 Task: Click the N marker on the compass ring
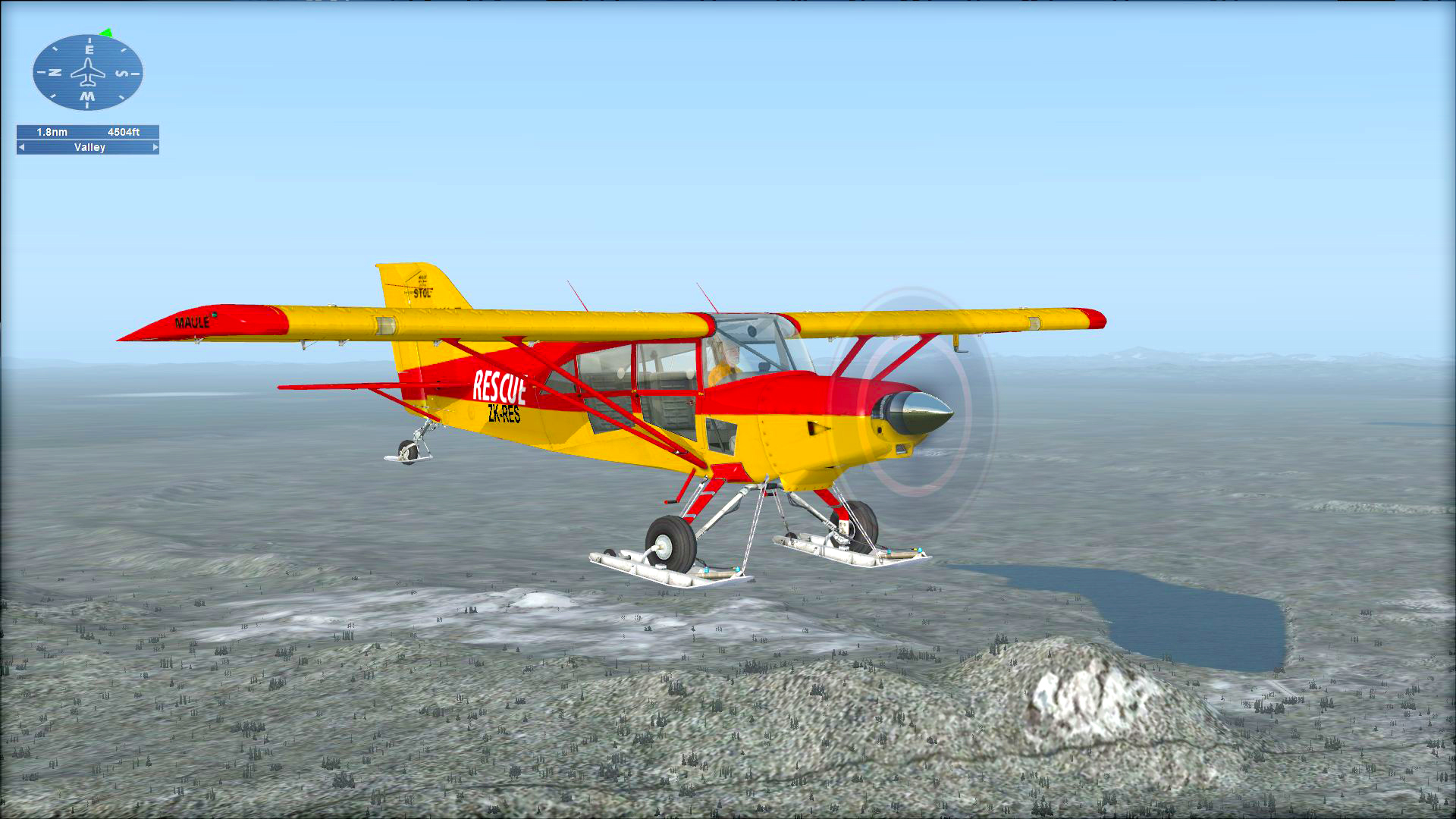(55, 72)
